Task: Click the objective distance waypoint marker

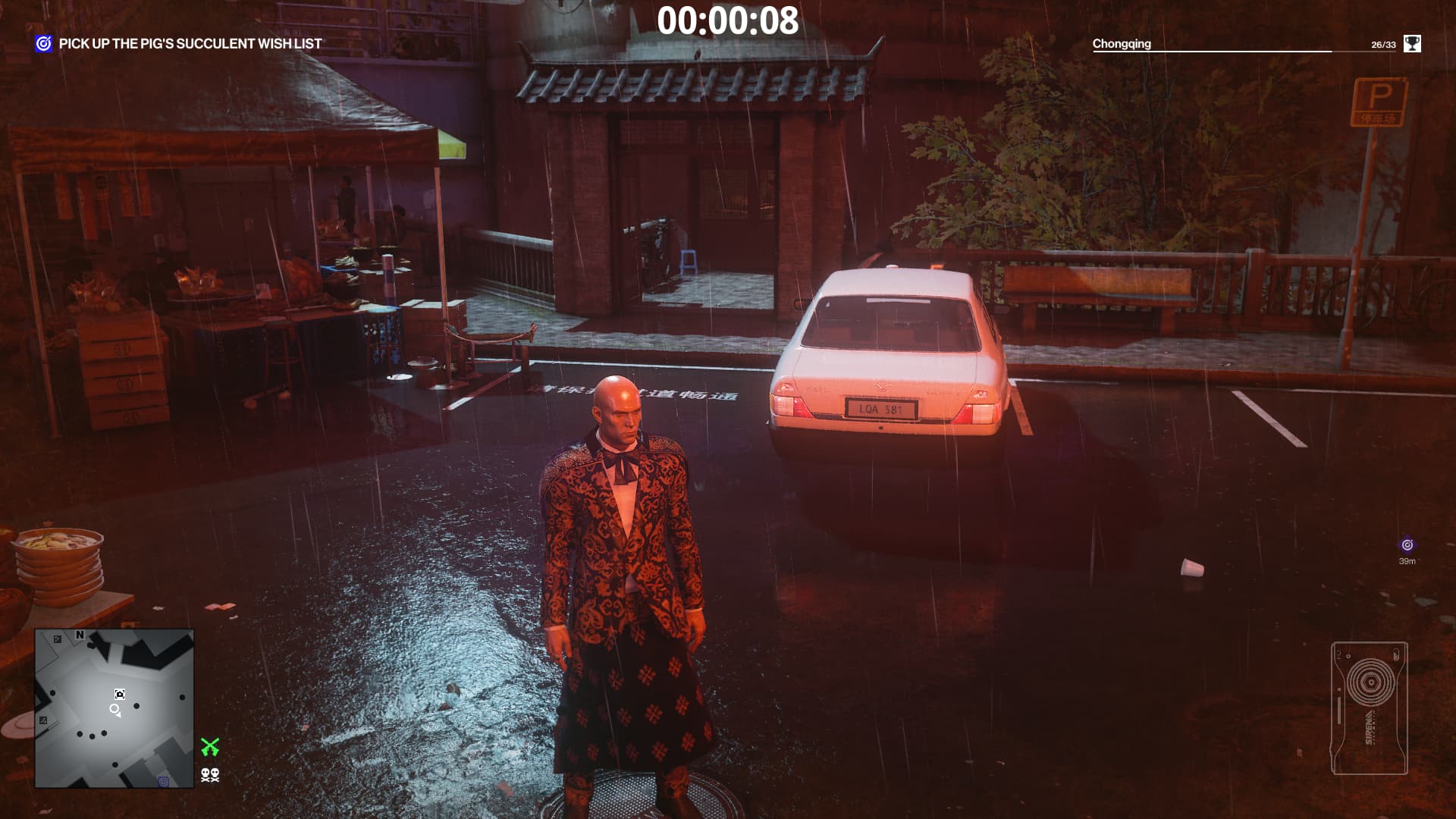Action: [1407, 545]
